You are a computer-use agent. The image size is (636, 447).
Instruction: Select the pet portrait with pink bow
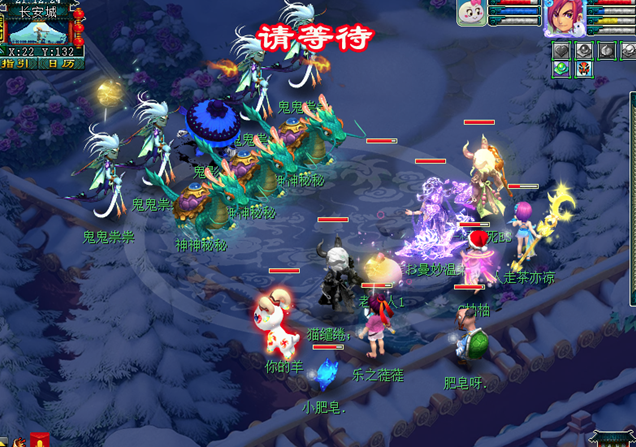471,14
